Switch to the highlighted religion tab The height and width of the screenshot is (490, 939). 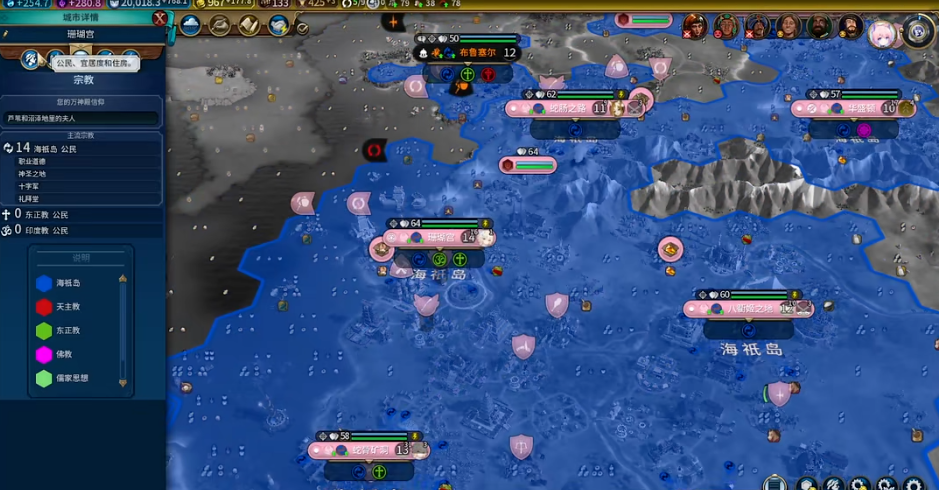[82, 60]
